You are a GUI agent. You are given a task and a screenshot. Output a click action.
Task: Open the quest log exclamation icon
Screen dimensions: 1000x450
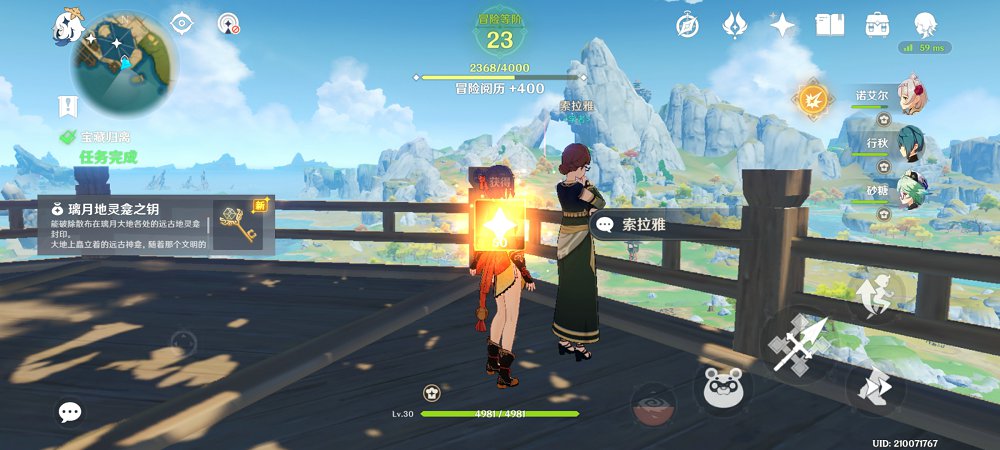click(x=68, y=105)
